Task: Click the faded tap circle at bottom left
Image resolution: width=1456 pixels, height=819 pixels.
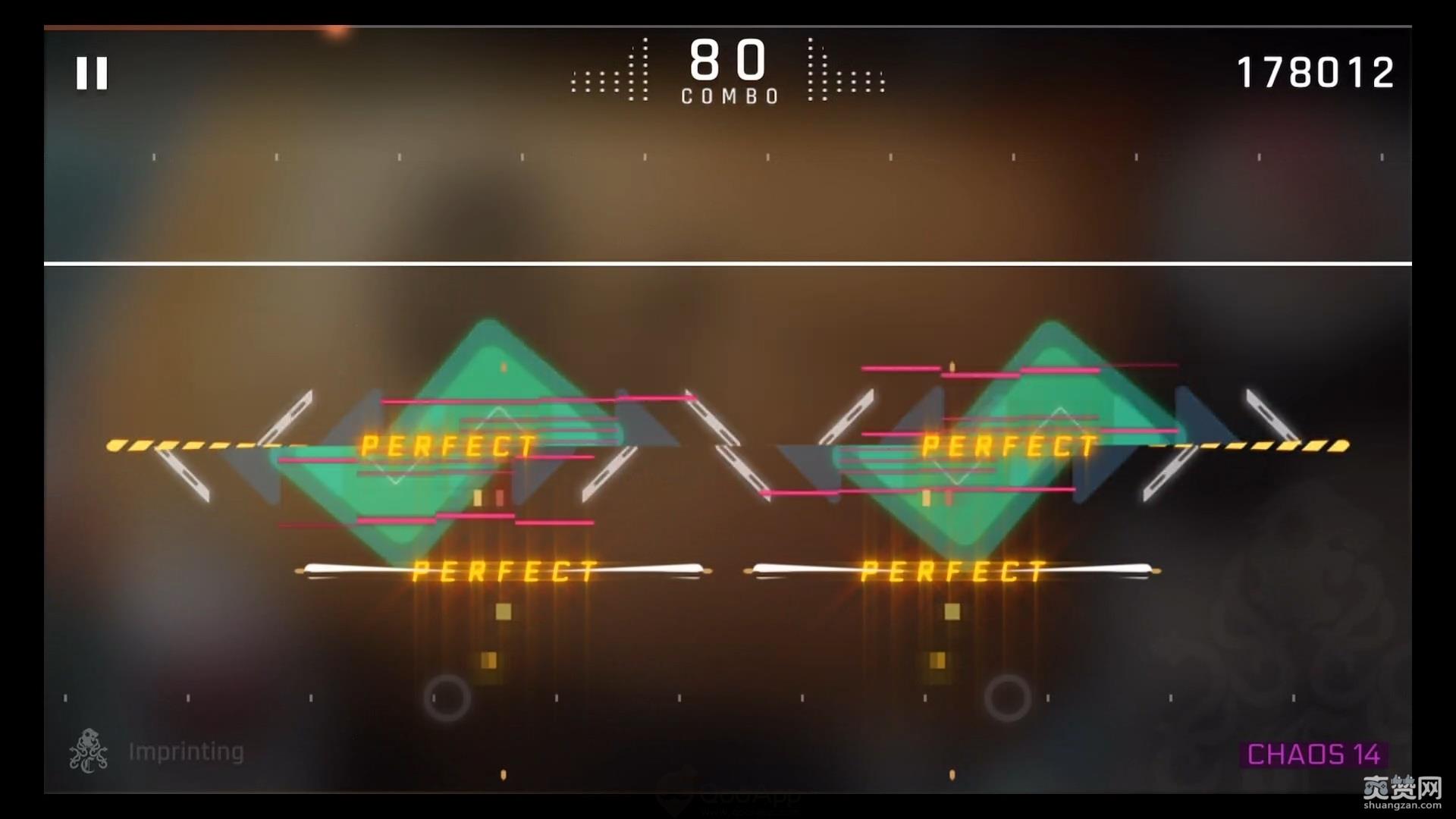Action: coord(449,696)
